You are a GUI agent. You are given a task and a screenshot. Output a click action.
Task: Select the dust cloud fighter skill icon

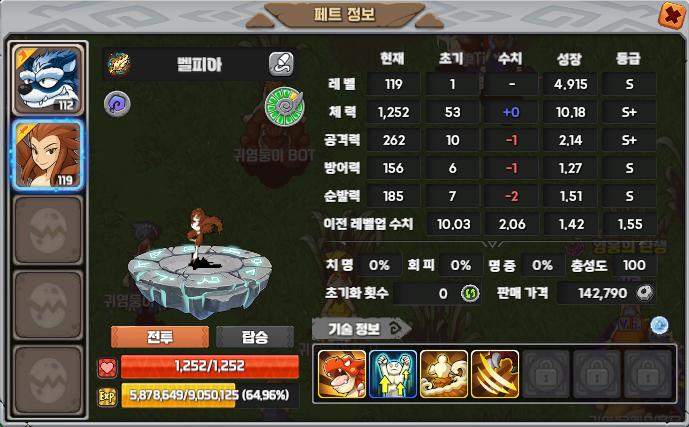tap(444, 374)
